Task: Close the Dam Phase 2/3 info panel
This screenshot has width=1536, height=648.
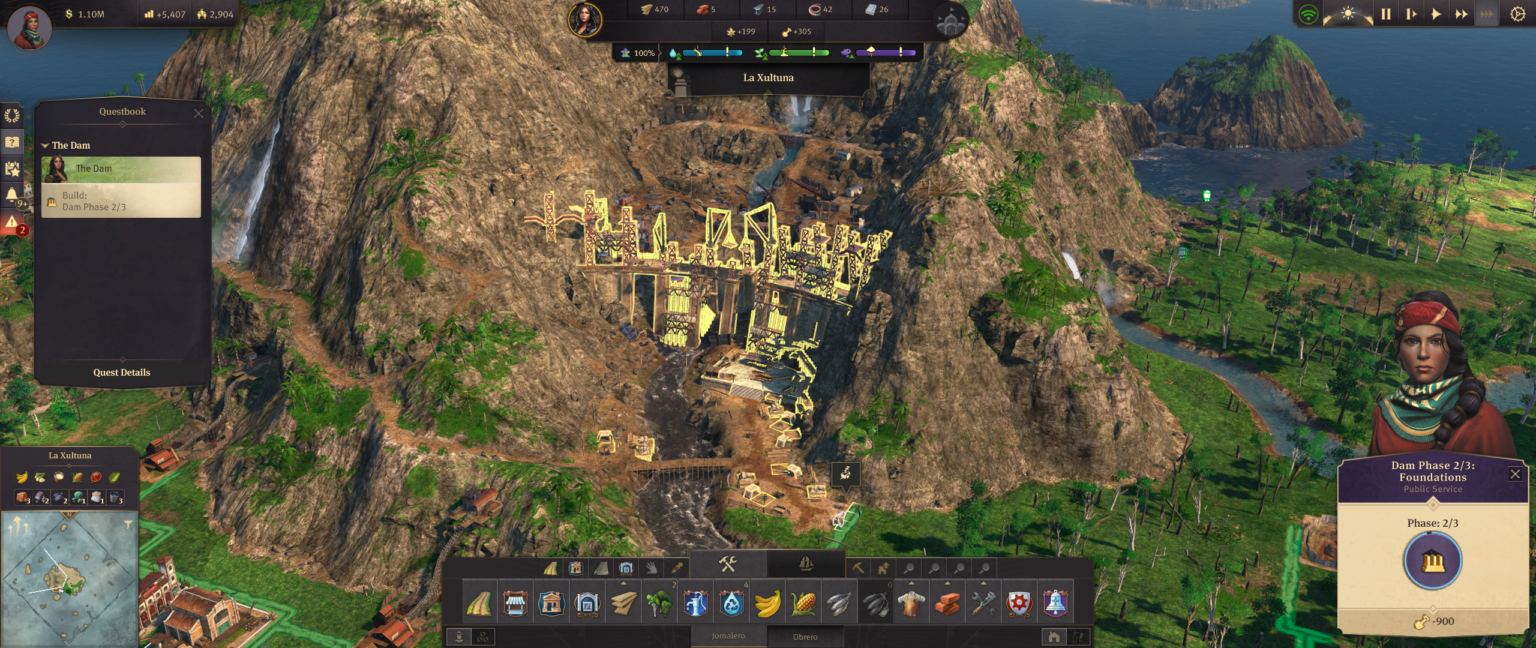Action: [x=1515, y=474]
